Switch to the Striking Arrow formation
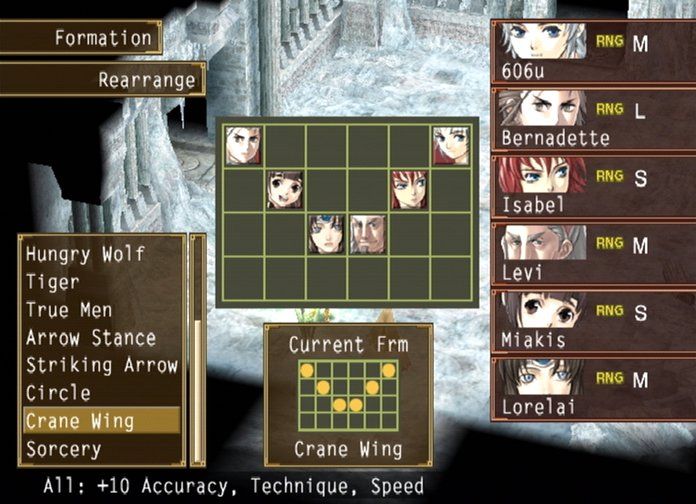The image size is (696, 504). 100,365
